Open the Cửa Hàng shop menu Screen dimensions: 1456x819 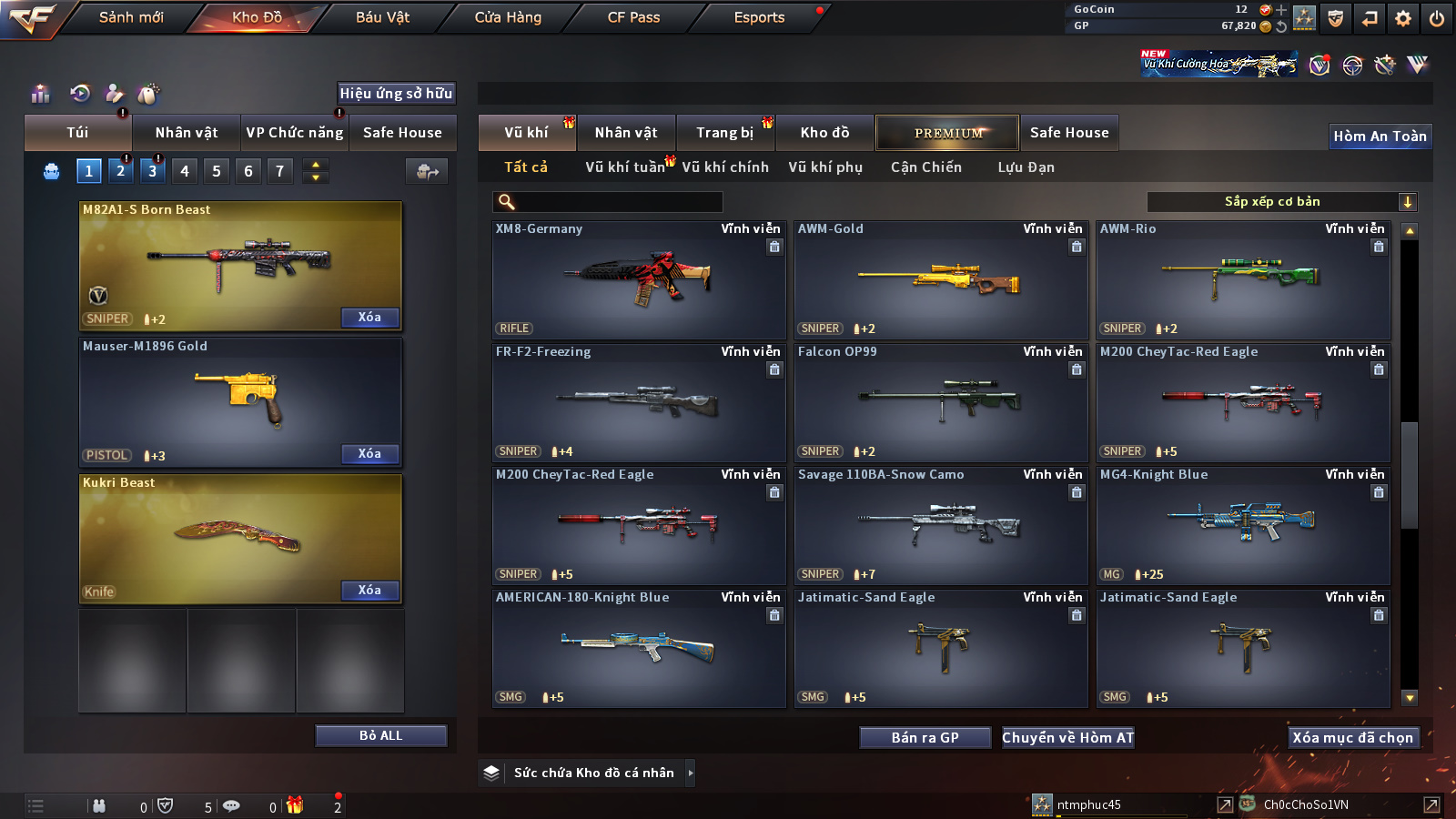tap(508, 17)
